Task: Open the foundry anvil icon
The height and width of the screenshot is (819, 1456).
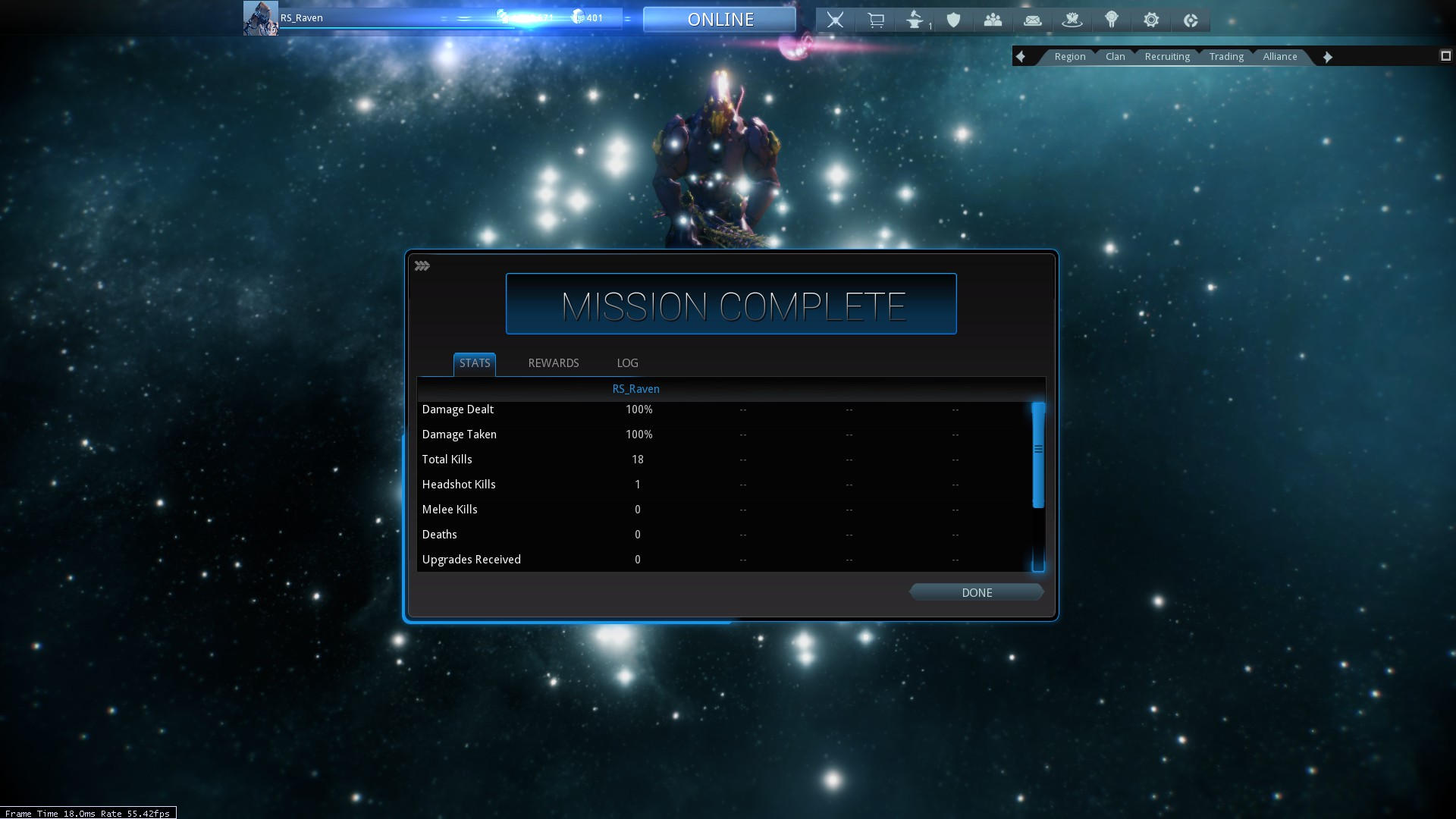Action: coord(915,20)
